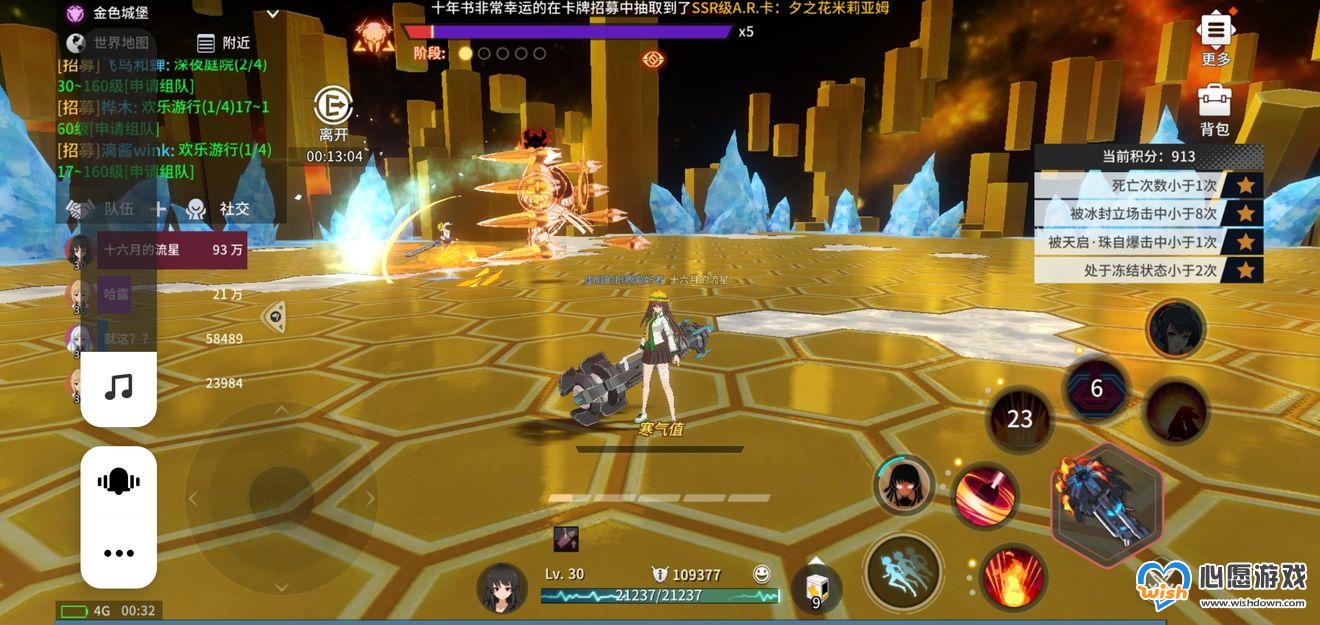Tap the player portrait beside Lv. 30

pos(501,587)
